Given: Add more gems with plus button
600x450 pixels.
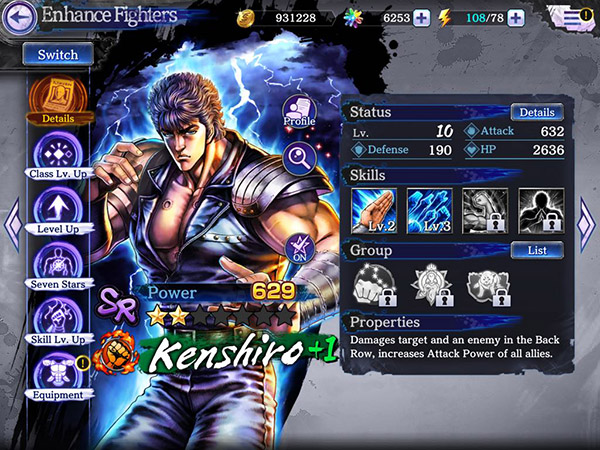Looking at the screenshot, I should pyautogui.click(x=421, y=17).
